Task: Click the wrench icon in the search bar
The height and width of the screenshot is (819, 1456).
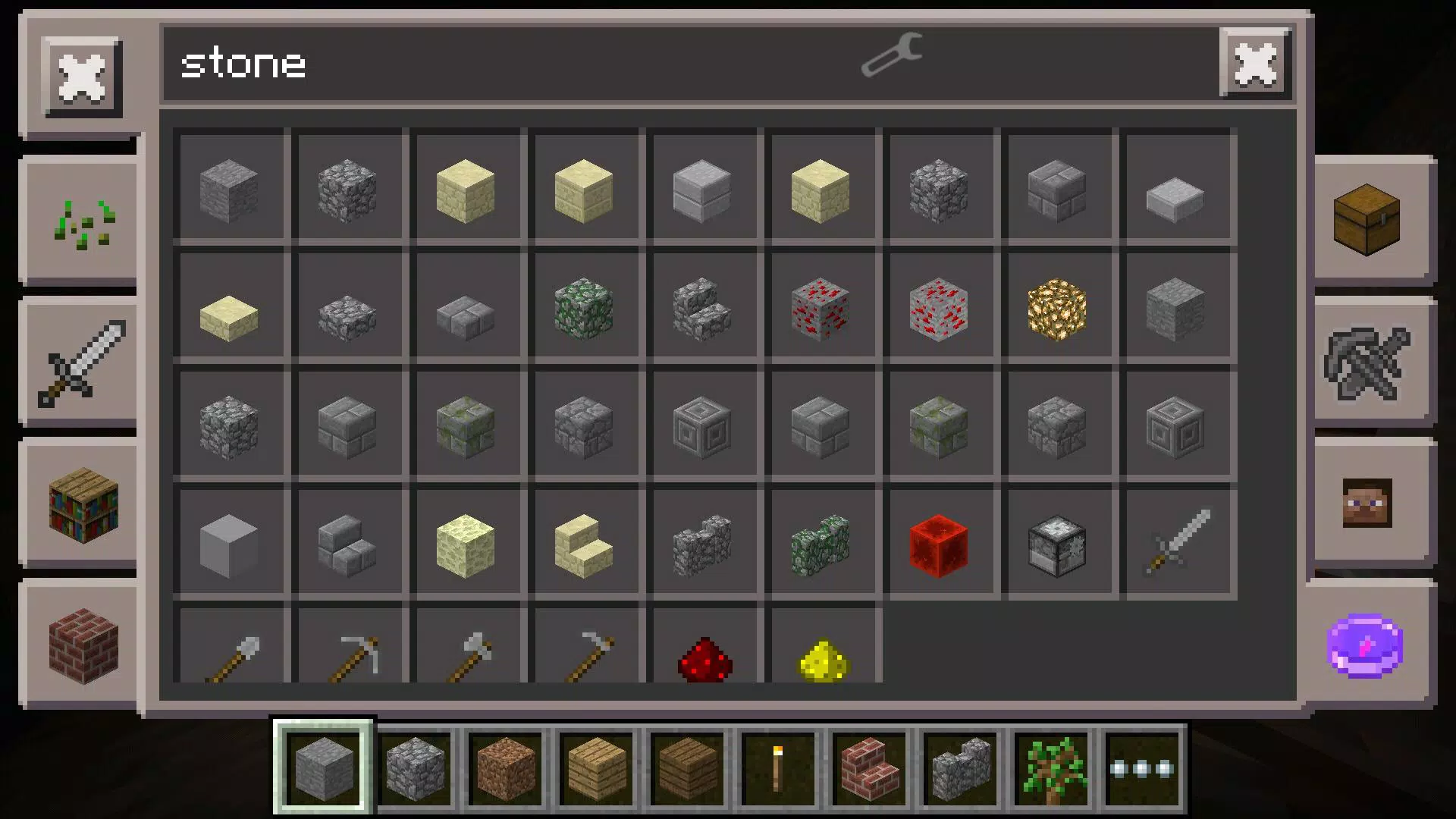Action: pyautogui.click(x=892, y=57)
